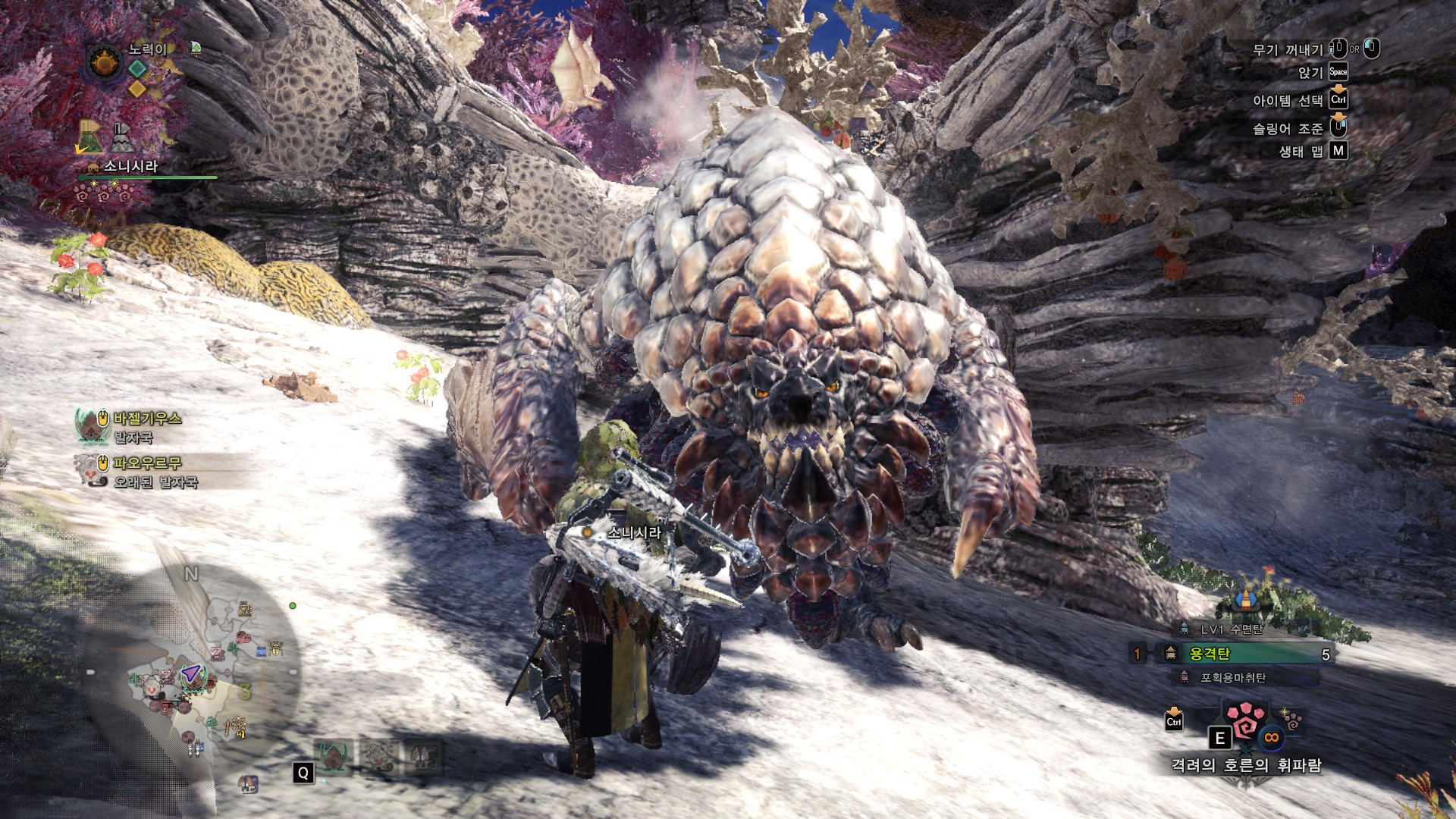Select the winged monster icon in the bottom bar
Viewport: 1456px width, 819px height.
pos(422,756)
